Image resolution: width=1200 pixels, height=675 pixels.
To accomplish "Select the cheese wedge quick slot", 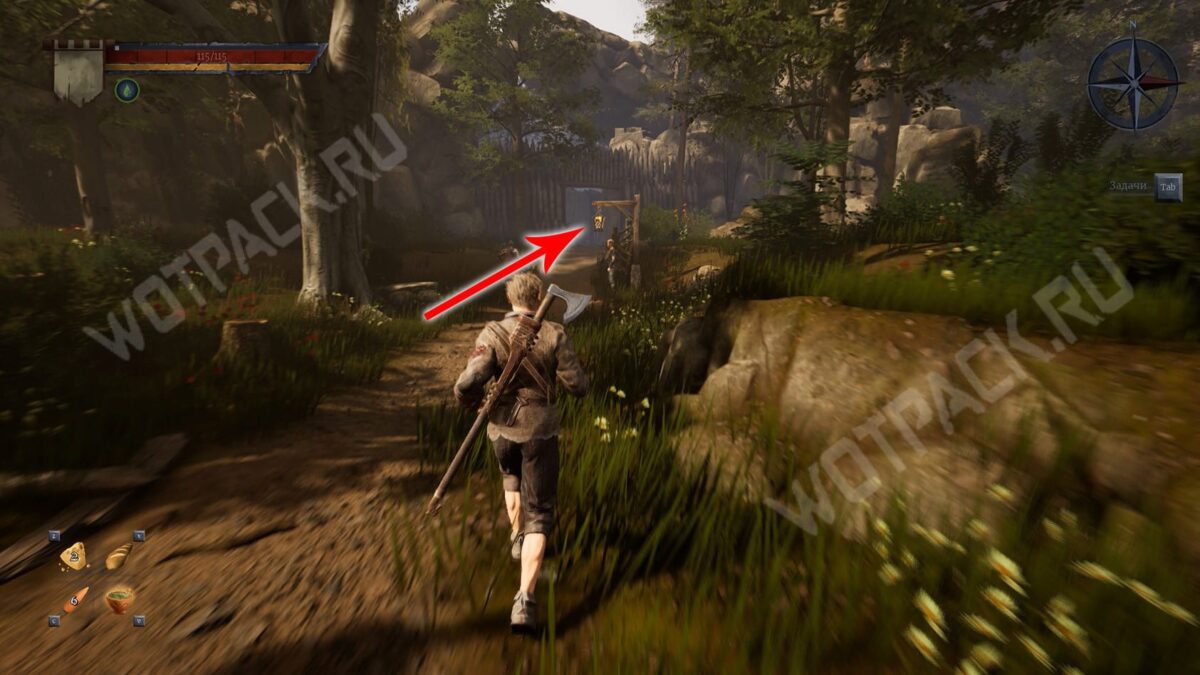I will click(x=73, y=557).
